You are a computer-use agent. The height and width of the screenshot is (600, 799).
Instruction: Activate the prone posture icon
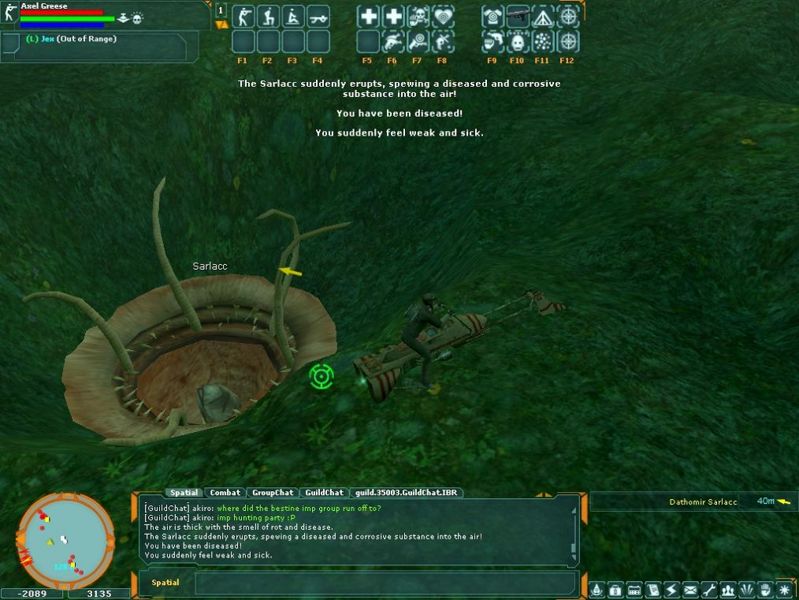coord(317,16)
